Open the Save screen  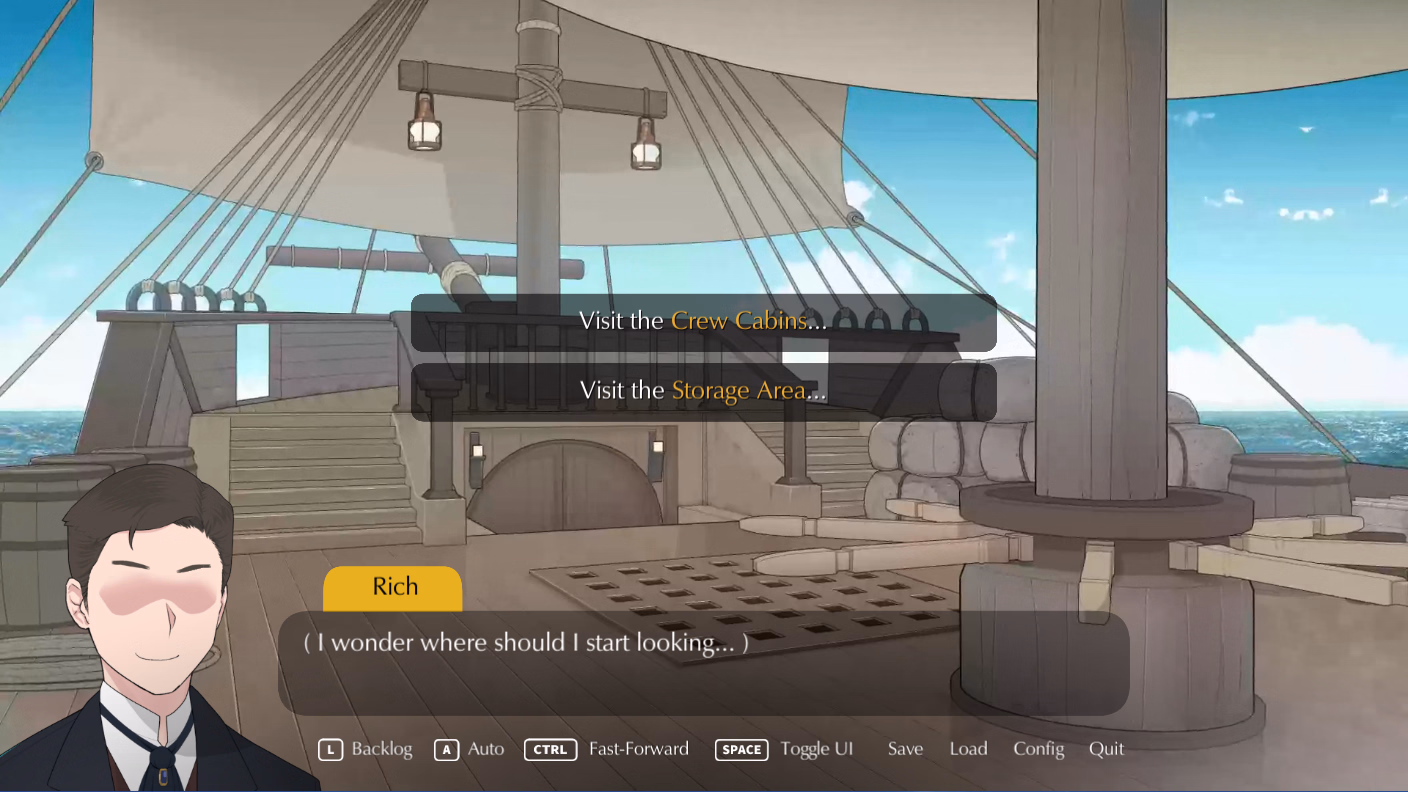904,749
